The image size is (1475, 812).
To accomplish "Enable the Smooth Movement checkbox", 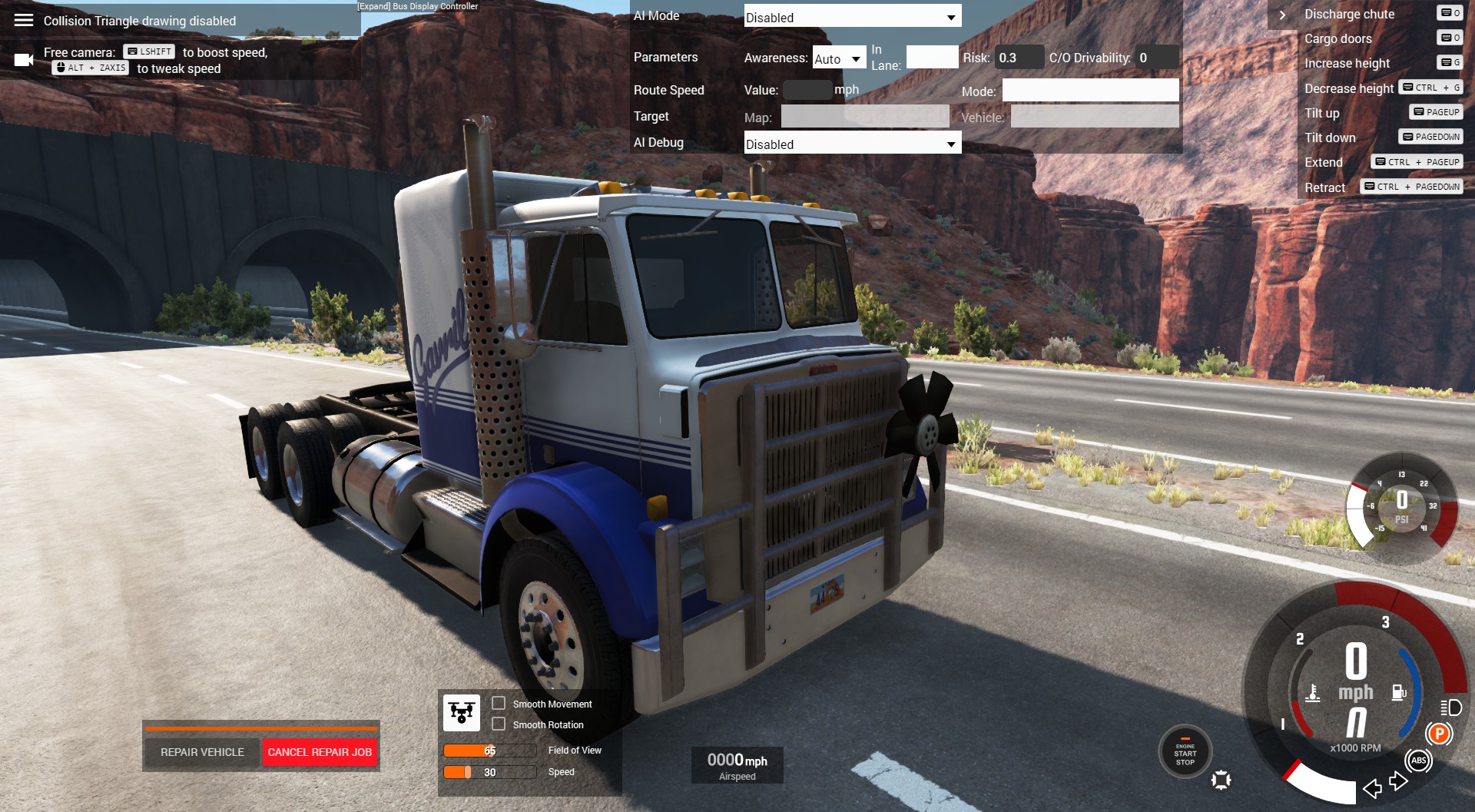I will (x=499, y=703).
